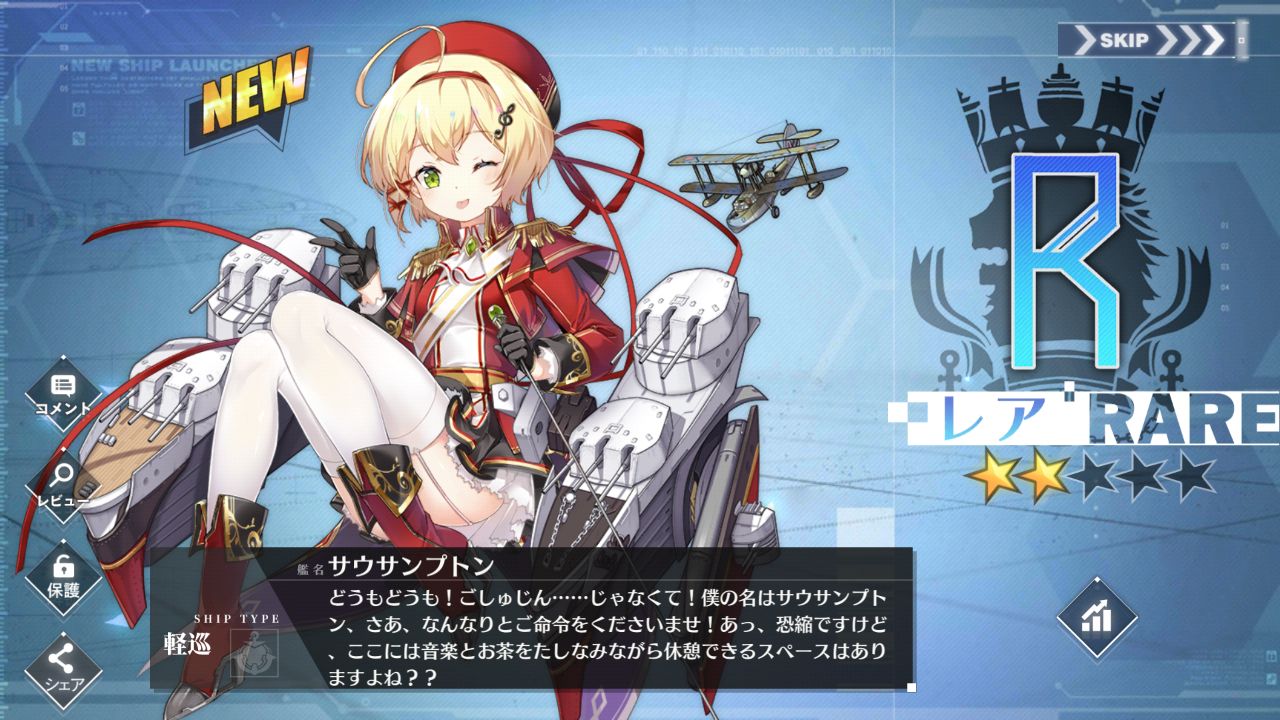Viewport: 1280px width, 720px height.
Task: Open the レビュー review magnifier button
Action: (63, 484)
